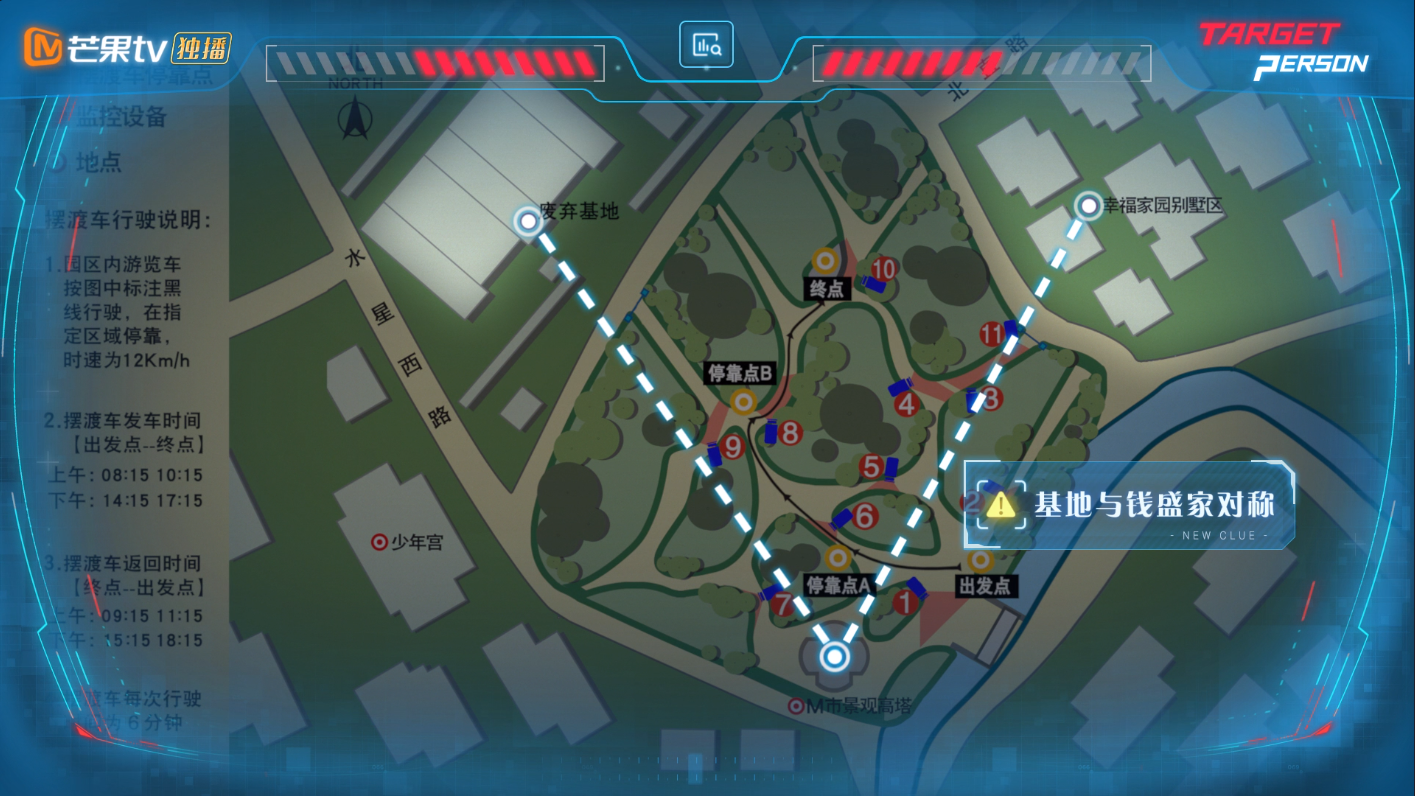Select red camera marker number 11
This screenshot has height=796, width=1415.
(x=992, y=334)
